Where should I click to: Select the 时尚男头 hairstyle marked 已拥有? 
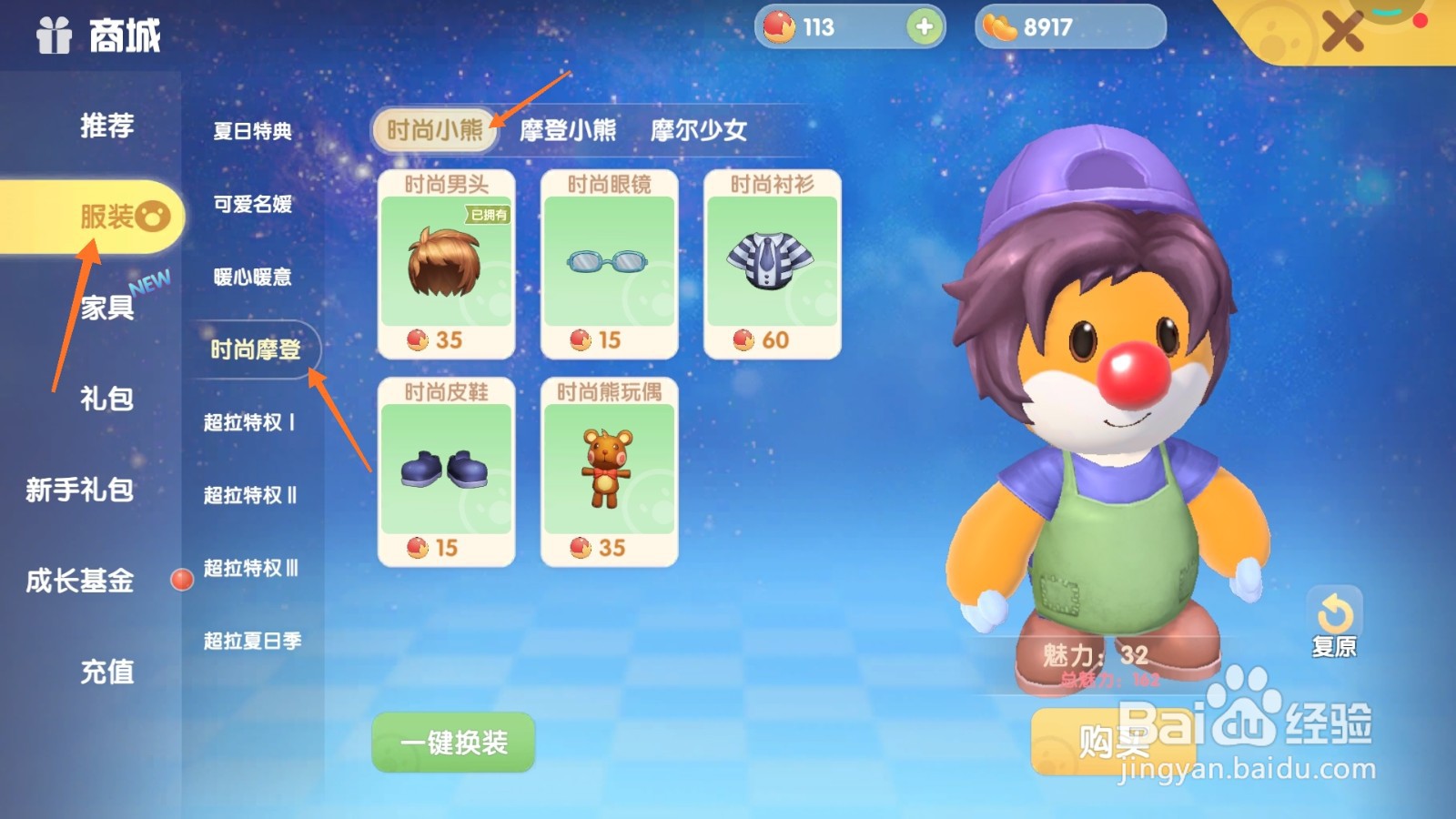click(446, 264)
